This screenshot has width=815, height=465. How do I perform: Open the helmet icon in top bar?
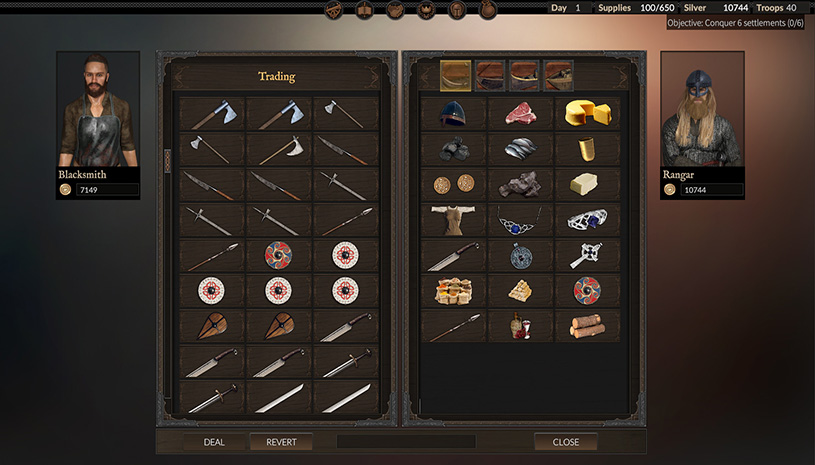(x=457, y=10)
